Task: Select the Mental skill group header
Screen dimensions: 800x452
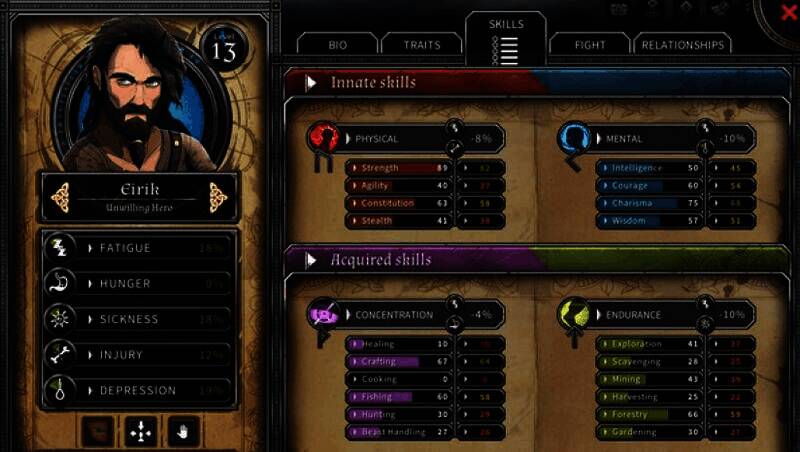Action: [x=645, y=138]
